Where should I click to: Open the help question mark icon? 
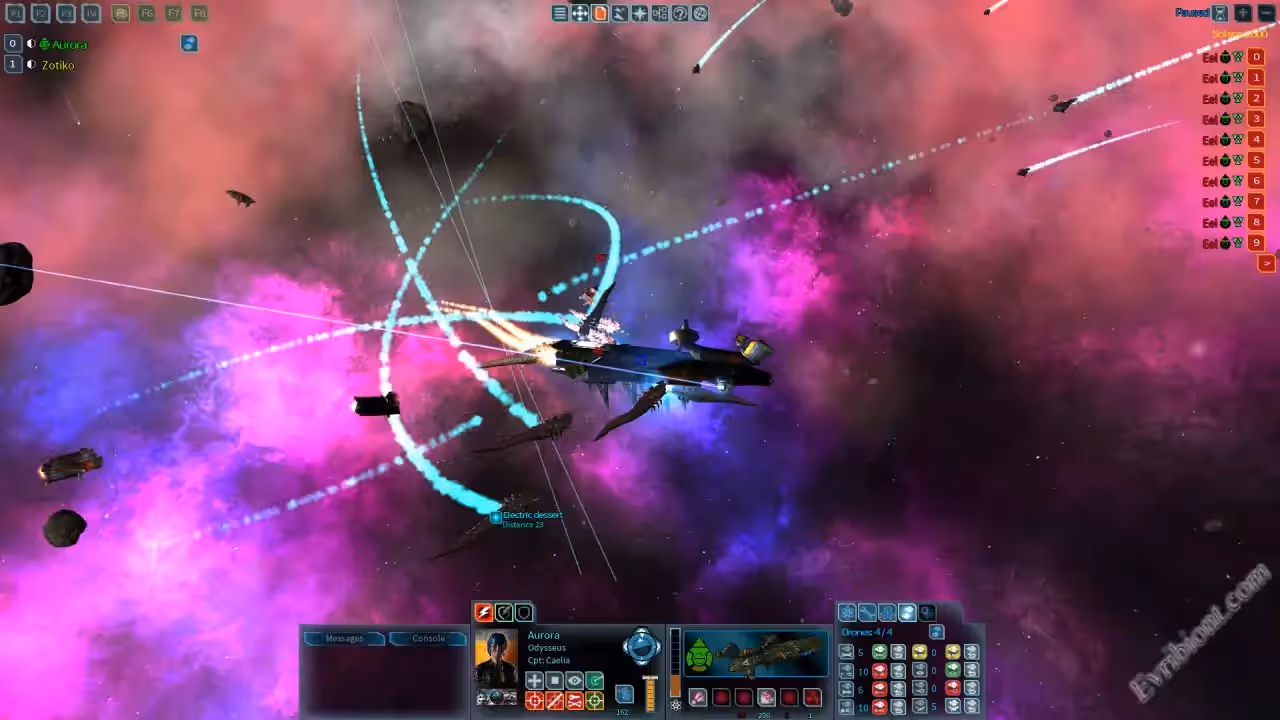(680, 13)
